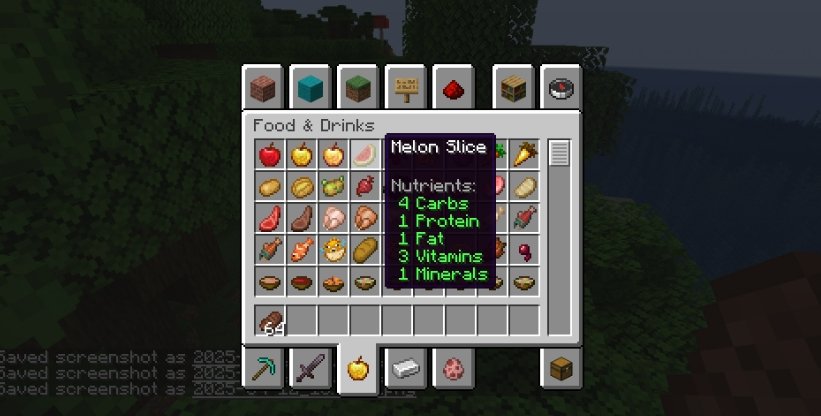The height and width of the screenshot is (416, 821).
Task: Select the sign icon tab
Action: pyautogui.click(x=402, y=88)
